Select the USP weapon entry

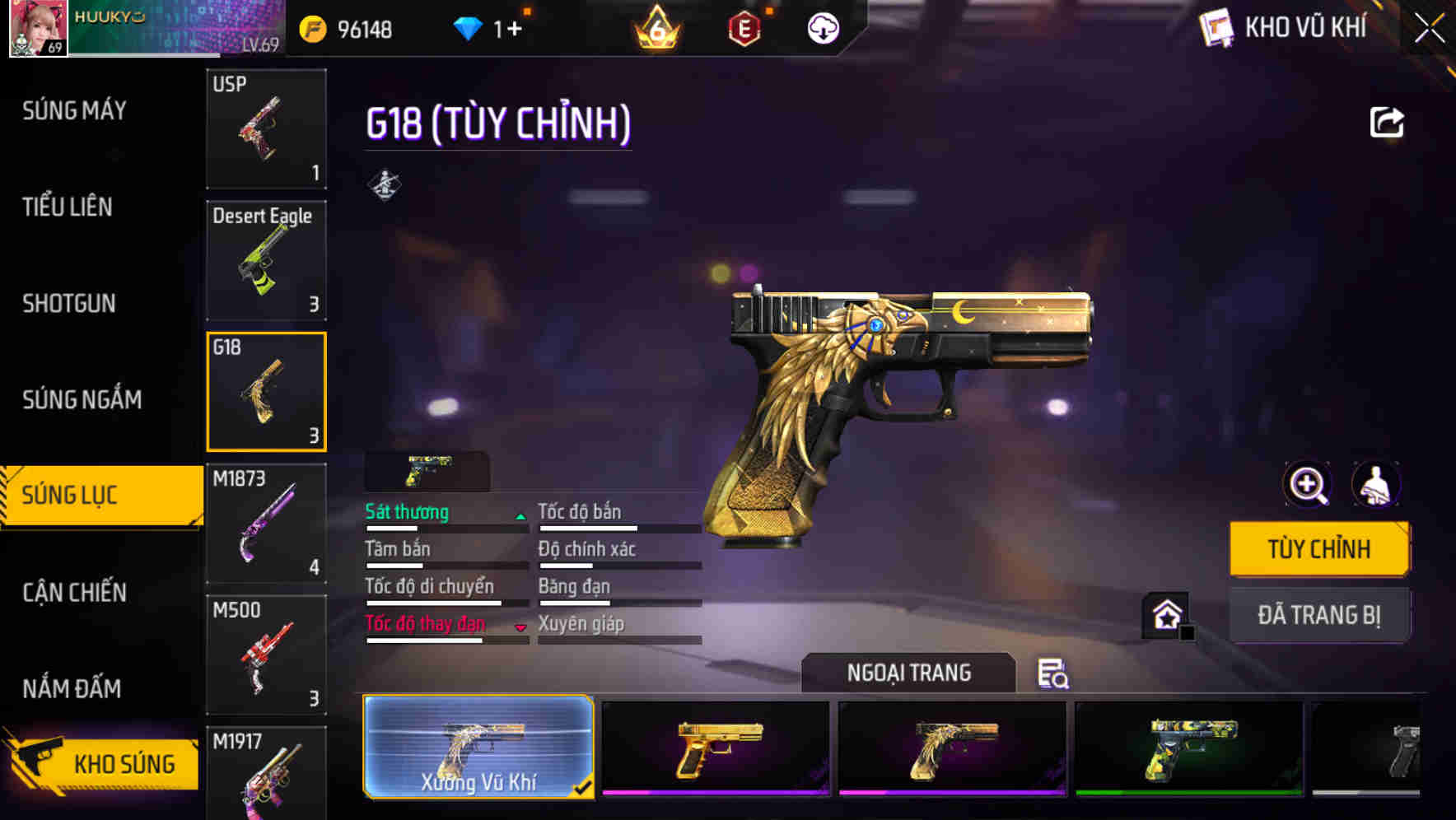(x=266, y=128)
